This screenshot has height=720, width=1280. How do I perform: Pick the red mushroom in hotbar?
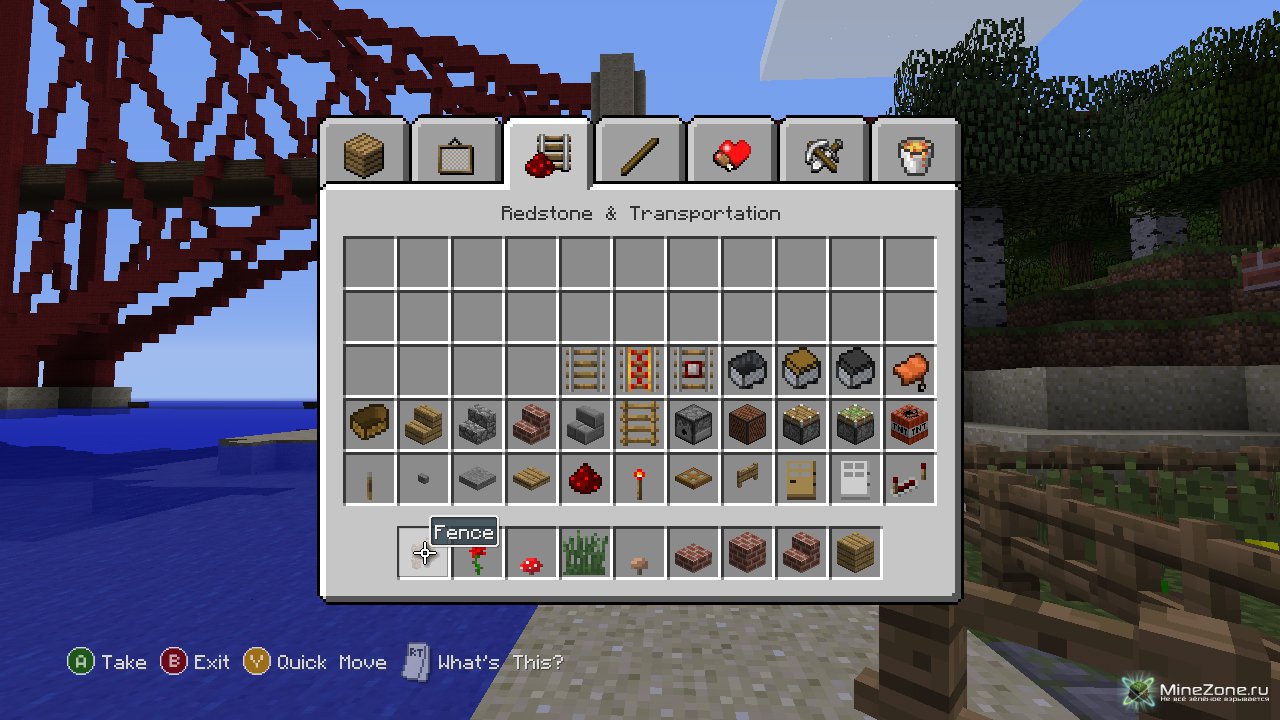[532, 553]
